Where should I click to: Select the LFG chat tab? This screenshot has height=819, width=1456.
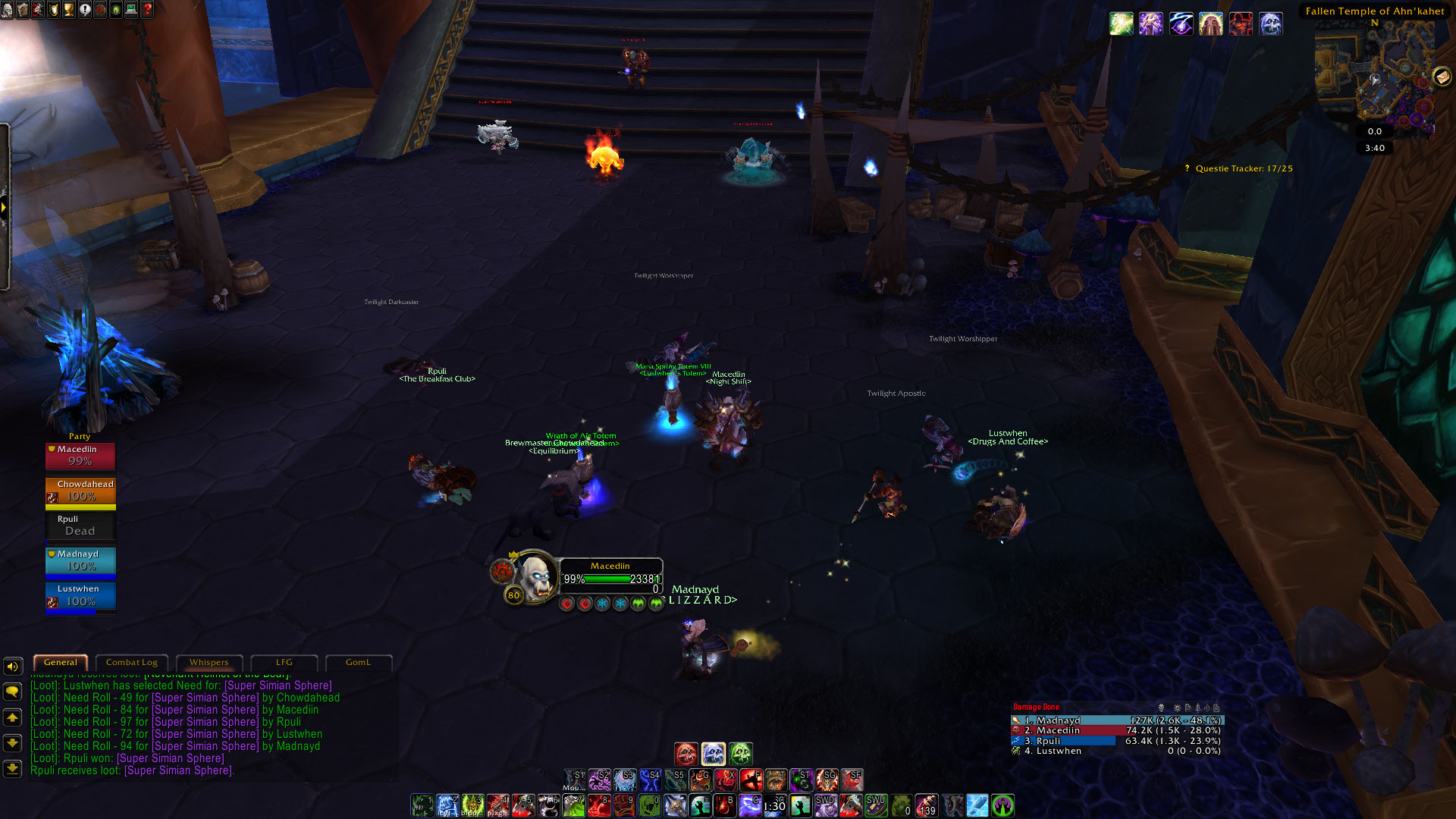coord(284,663)
